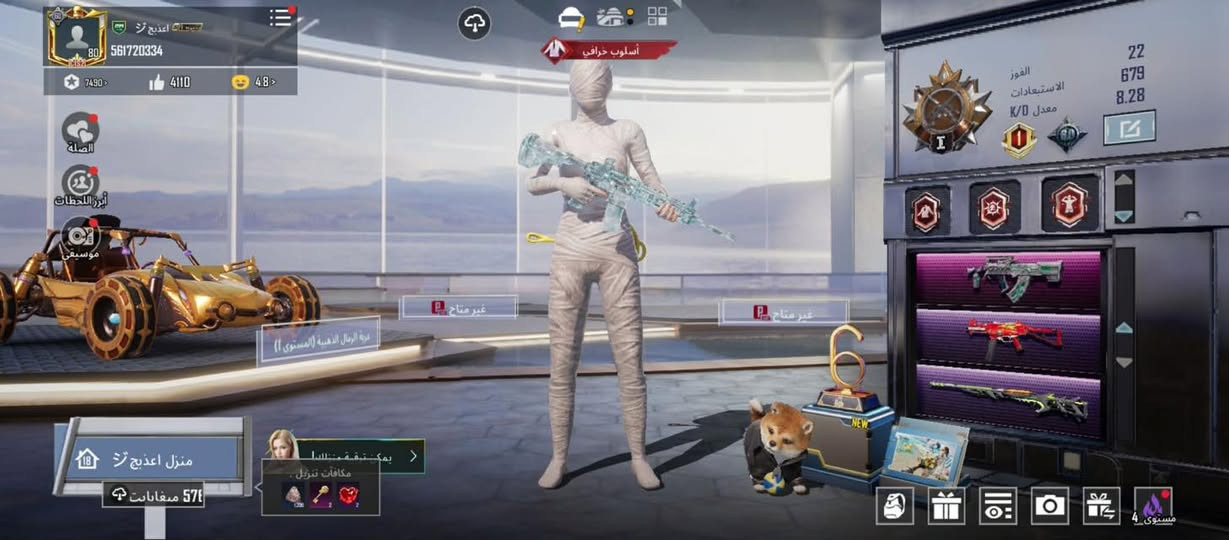Open the player avatar profile
The image size is (1229, 540).
(76, 36)
